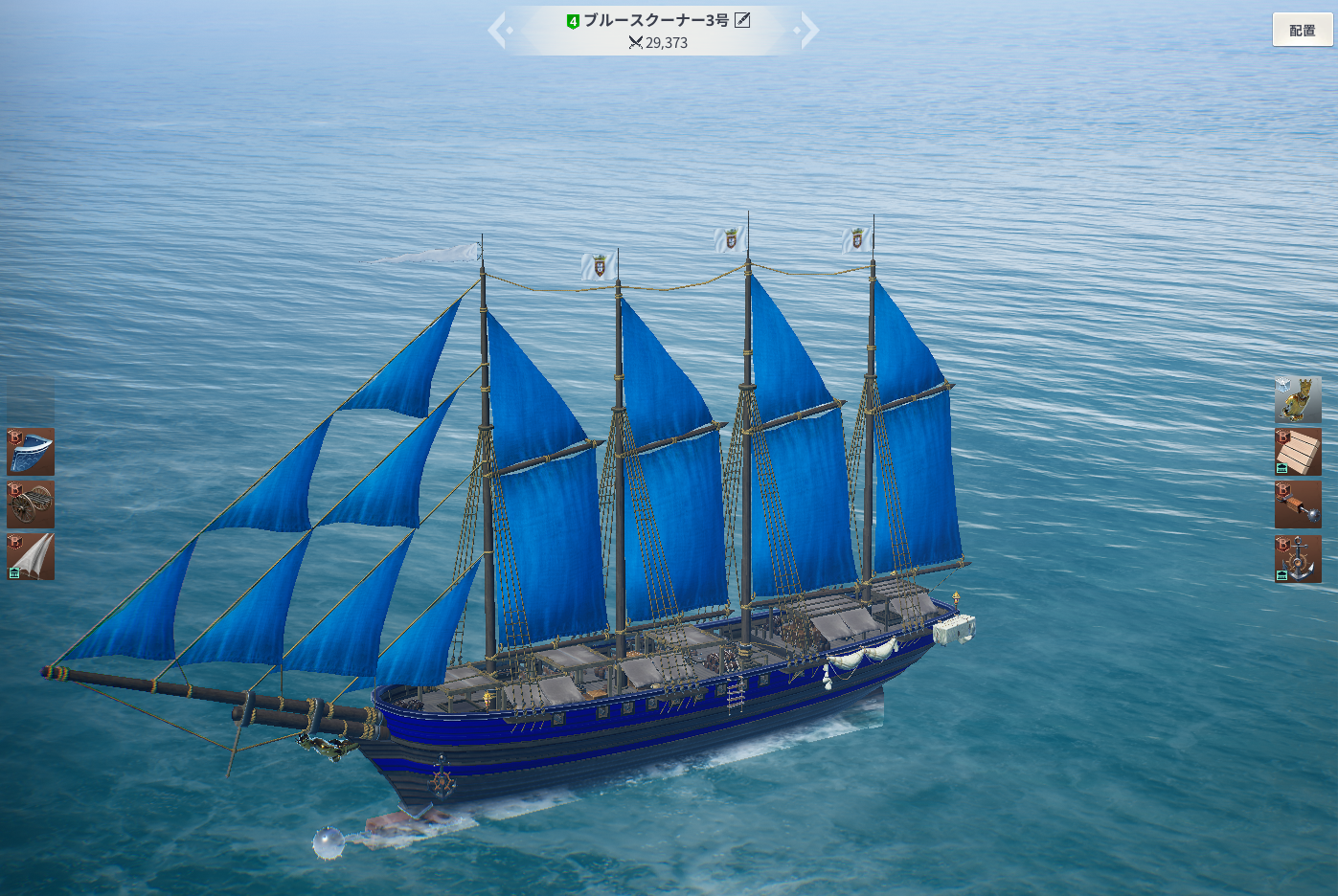The height and width of the screenshot is (896, 1338).
Task: Select the blue hull plating equipment slot
Action: tap(31, 452)
